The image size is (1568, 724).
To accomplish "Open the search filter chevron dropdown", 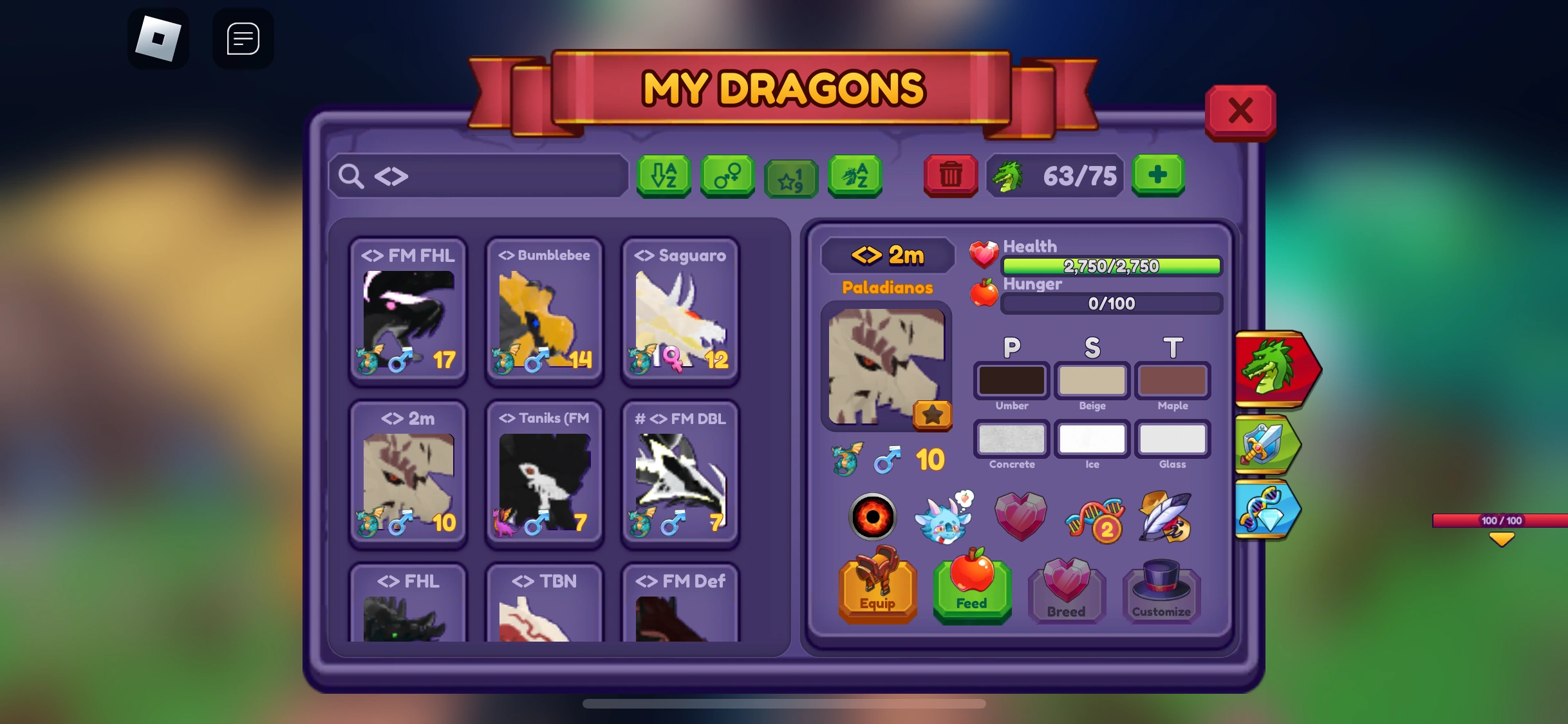I will point(393,176).
